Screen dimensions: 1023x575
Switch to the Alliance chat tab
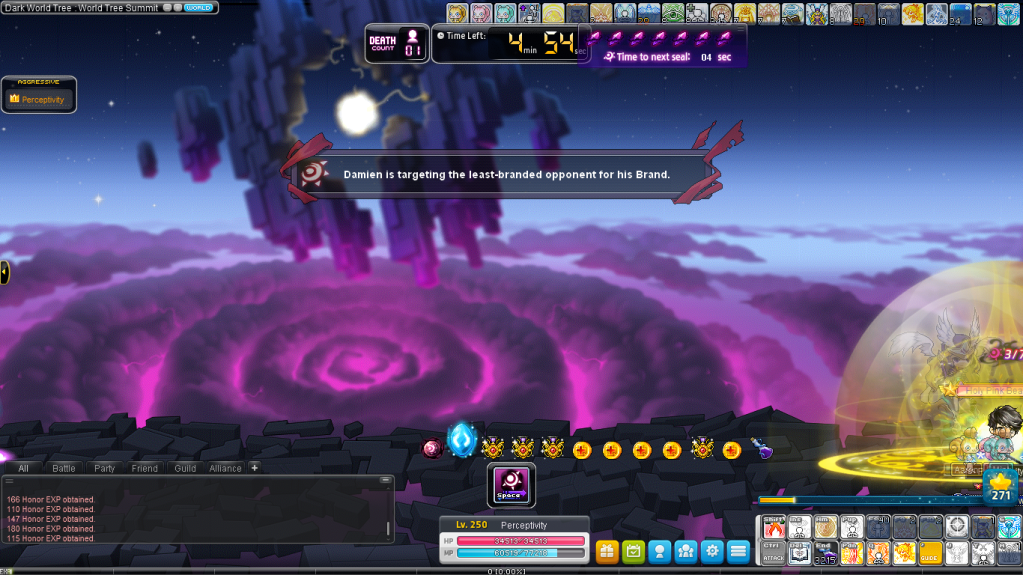pos(225,468)
